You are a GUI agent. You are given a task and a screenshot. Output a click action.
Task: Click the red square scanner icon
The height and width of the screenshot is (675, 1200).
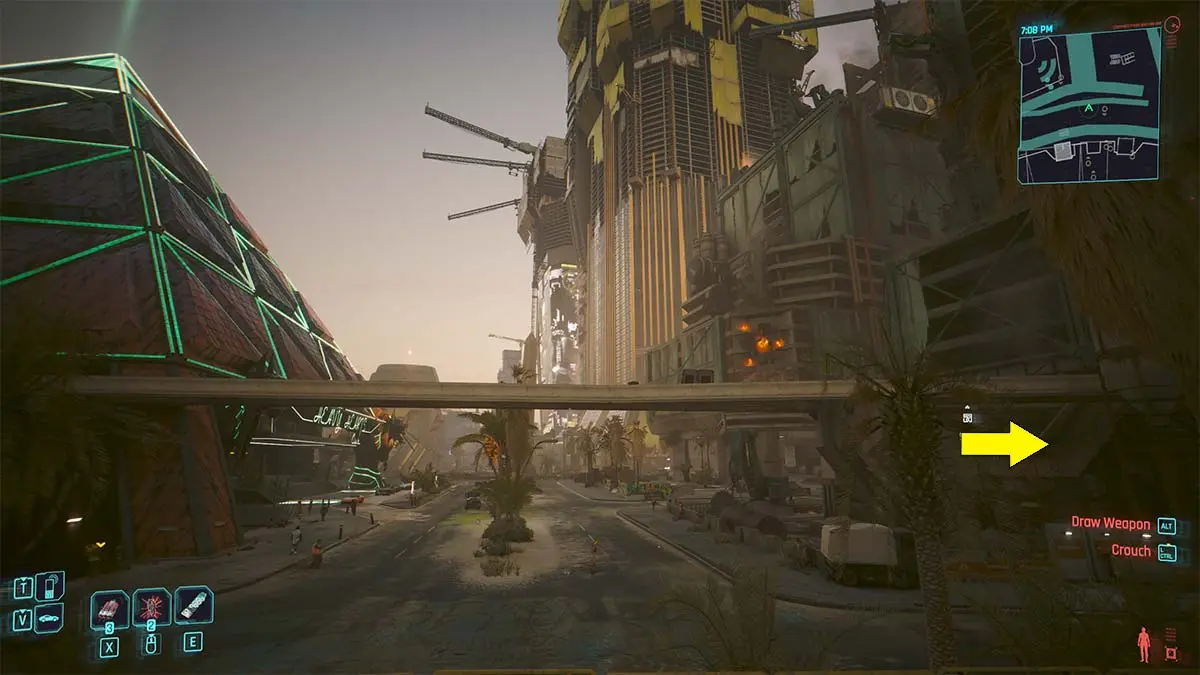click(x=1171, y=654)
